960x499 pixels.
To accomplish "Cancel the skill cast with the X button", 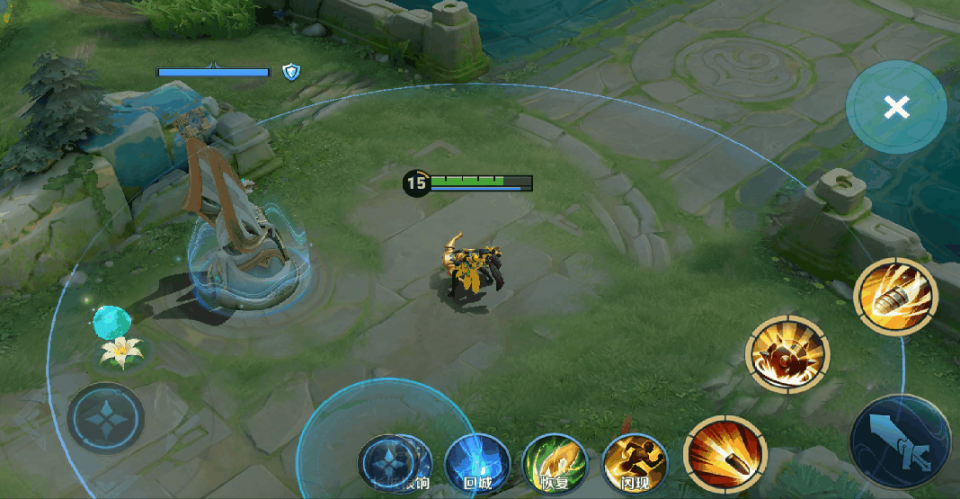I will (x=896, y=107).
